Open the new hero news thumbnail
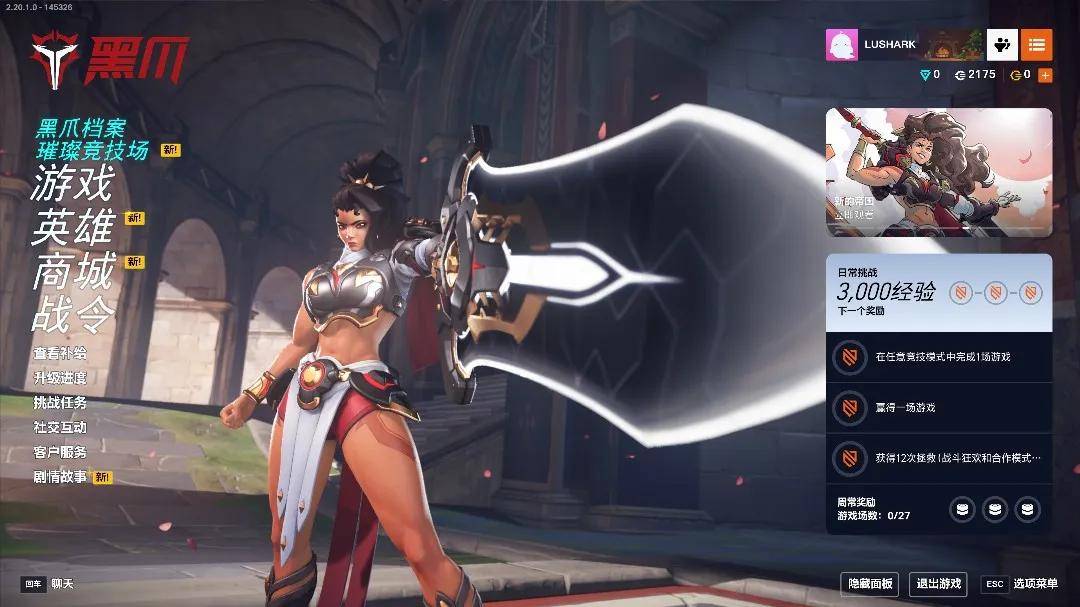The width and height of the screenshot is (1080, 607). (x=938, y=172)
